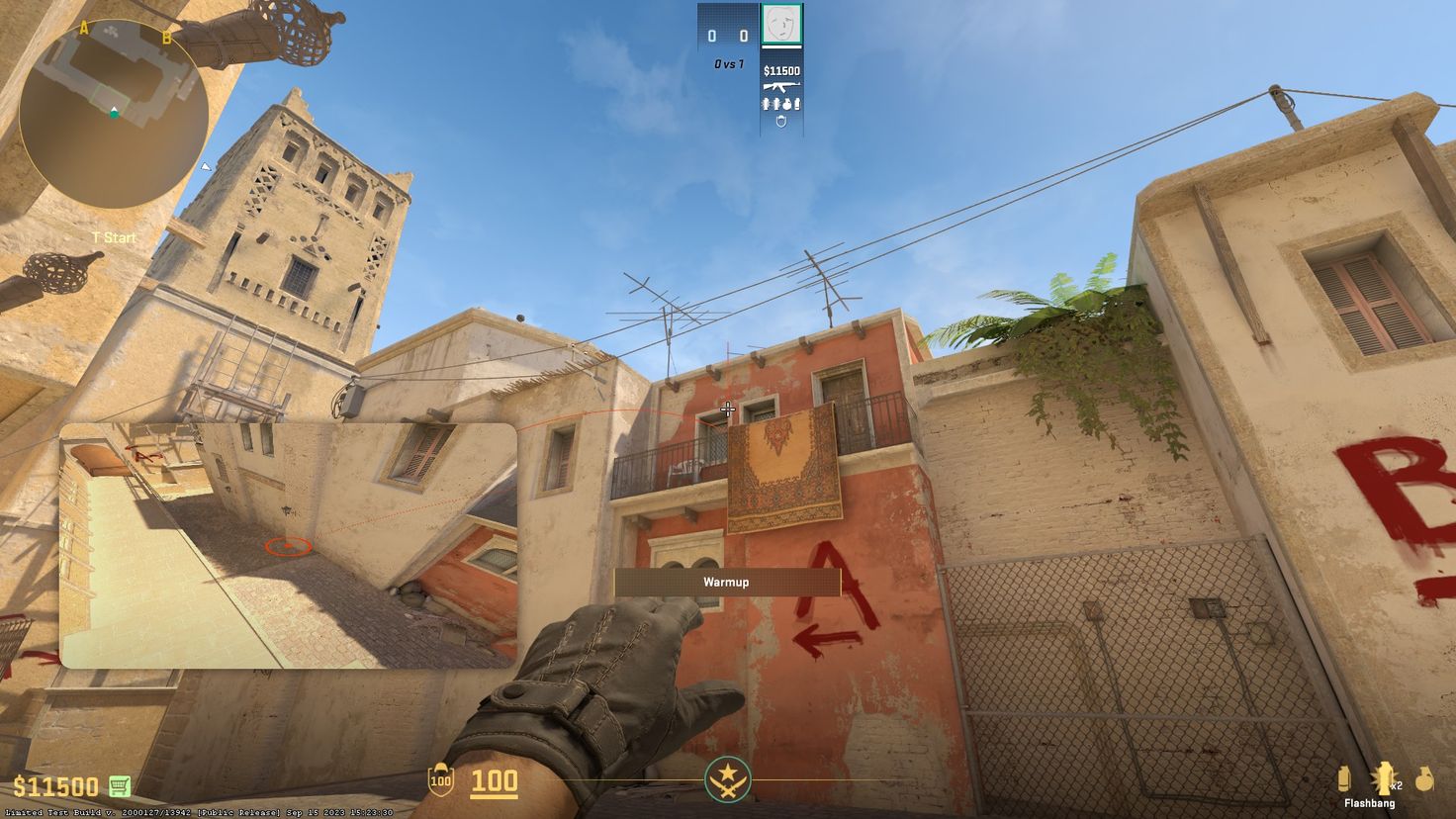Screen dimensions: 1456x819
Task: Expand the player avatar panel
Action: point(781,25)
